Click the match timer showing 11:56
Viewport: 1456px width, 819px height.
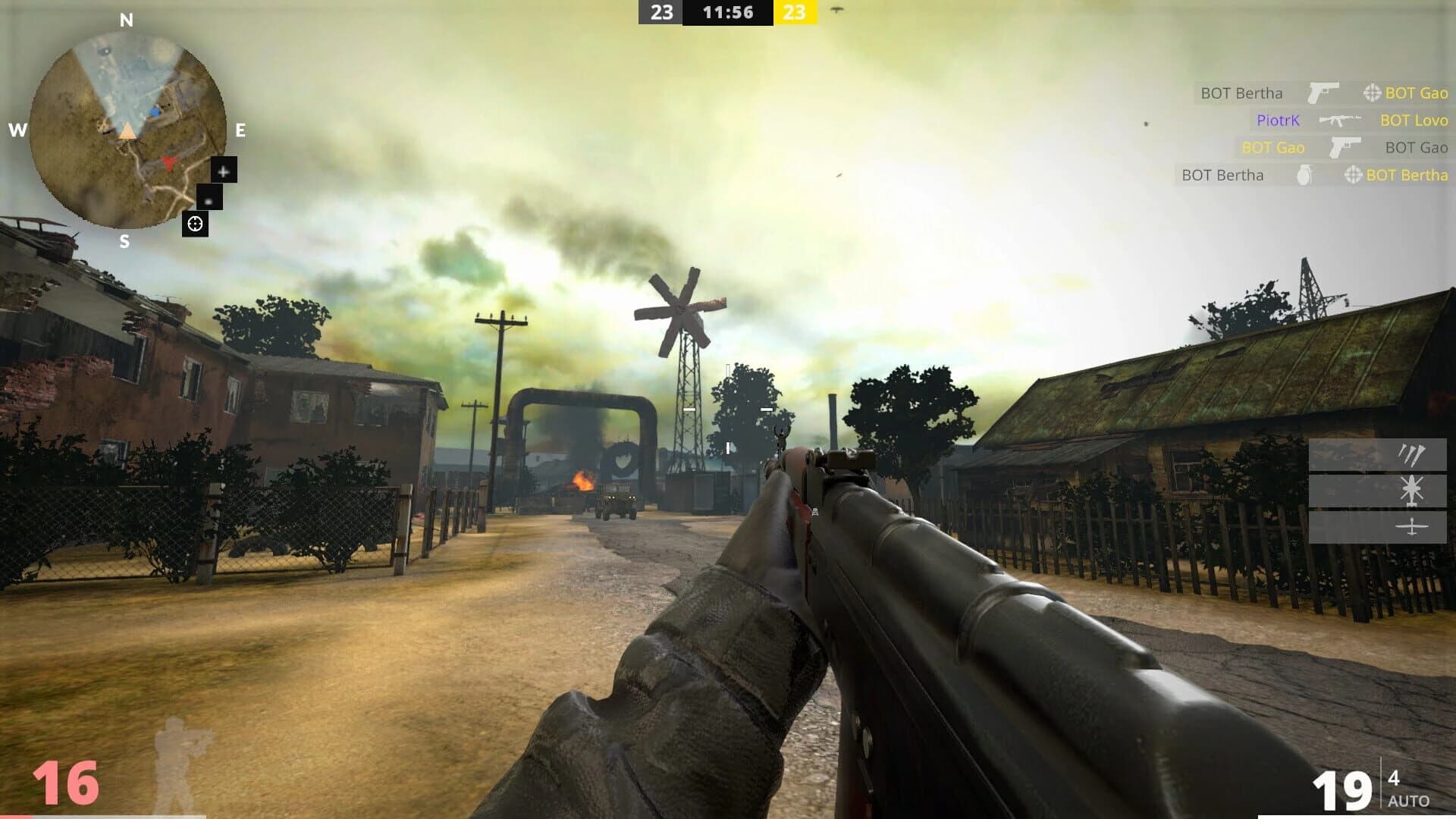(x=726, y=12)
